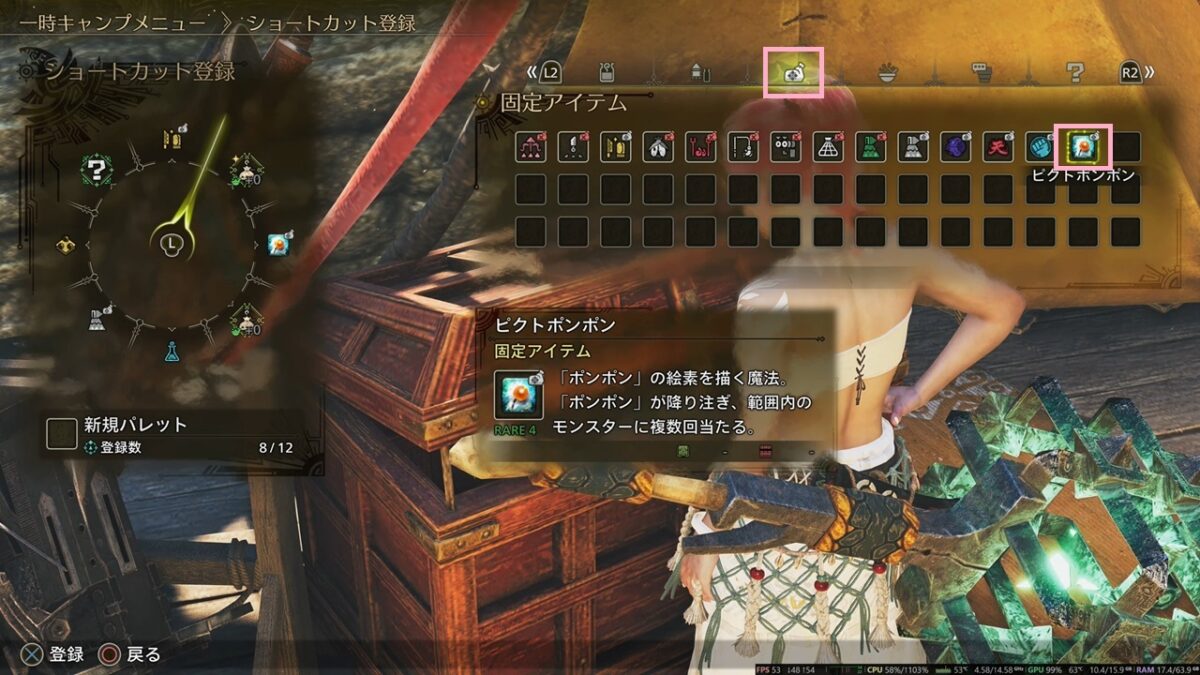1200x675 pixels.
Task: Choose the red 天 kanji item icon
Action: (998, 148)
